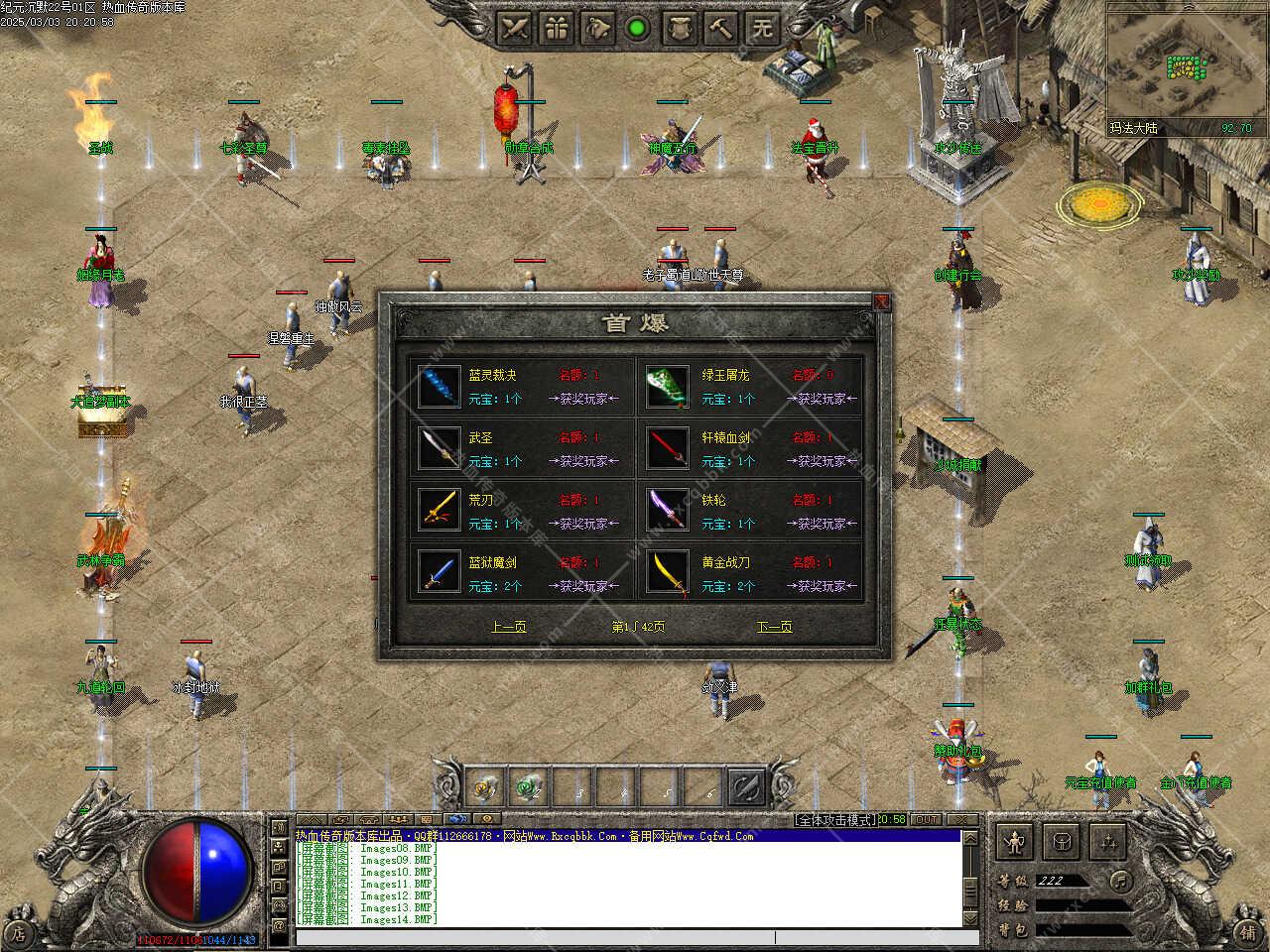
Task: Select the 绿玉屠龙 weapon icon
Action: (667, 387)
